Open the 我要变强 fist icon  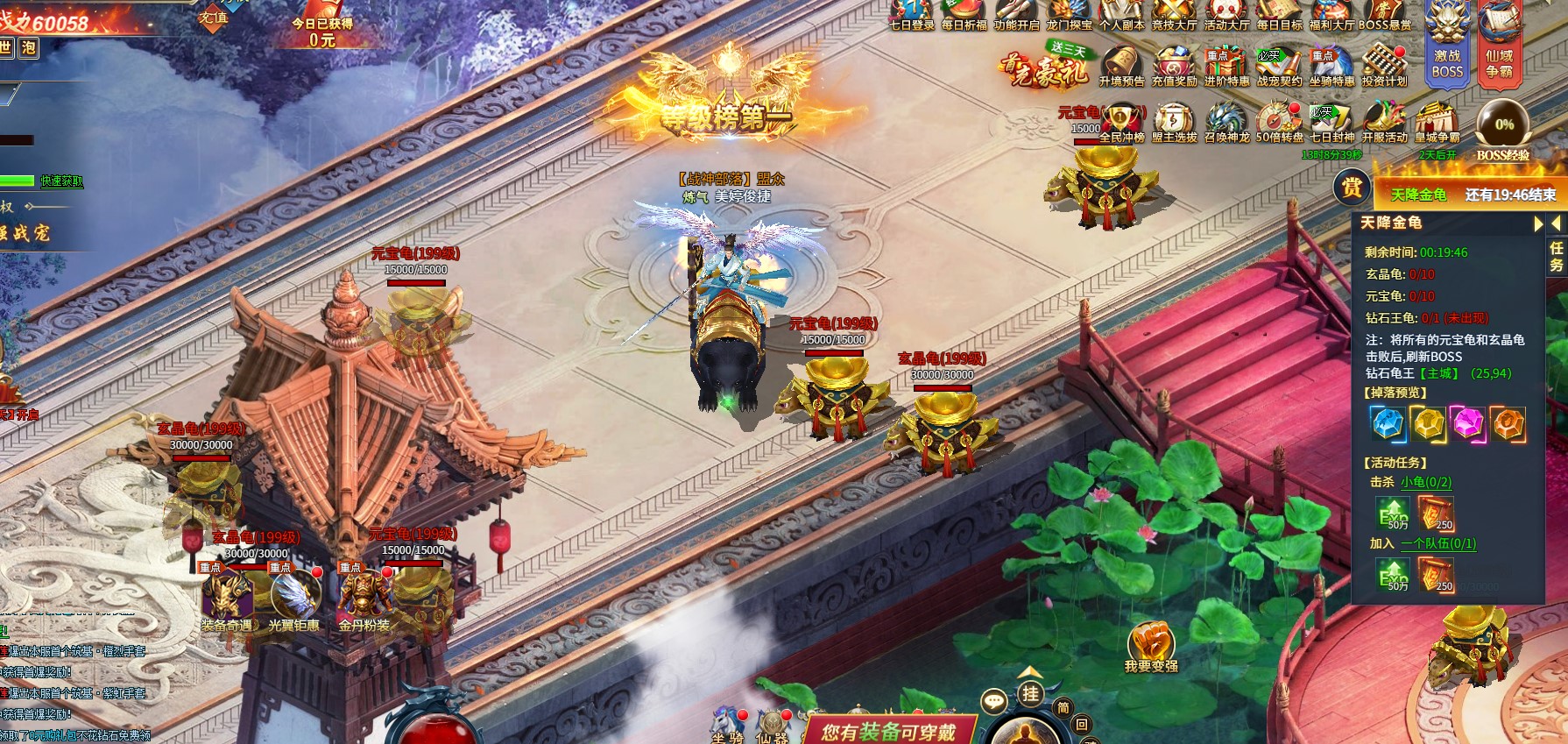(1151, 645)
